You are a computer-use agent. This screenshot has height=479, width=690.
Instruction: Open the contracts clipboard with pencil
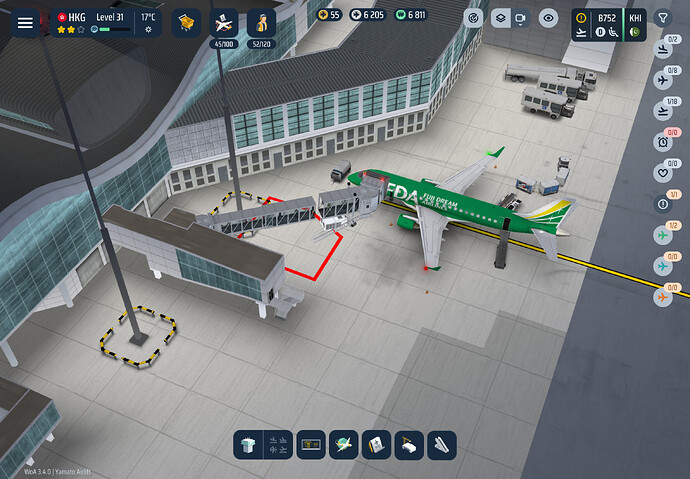tap(375, 445)
